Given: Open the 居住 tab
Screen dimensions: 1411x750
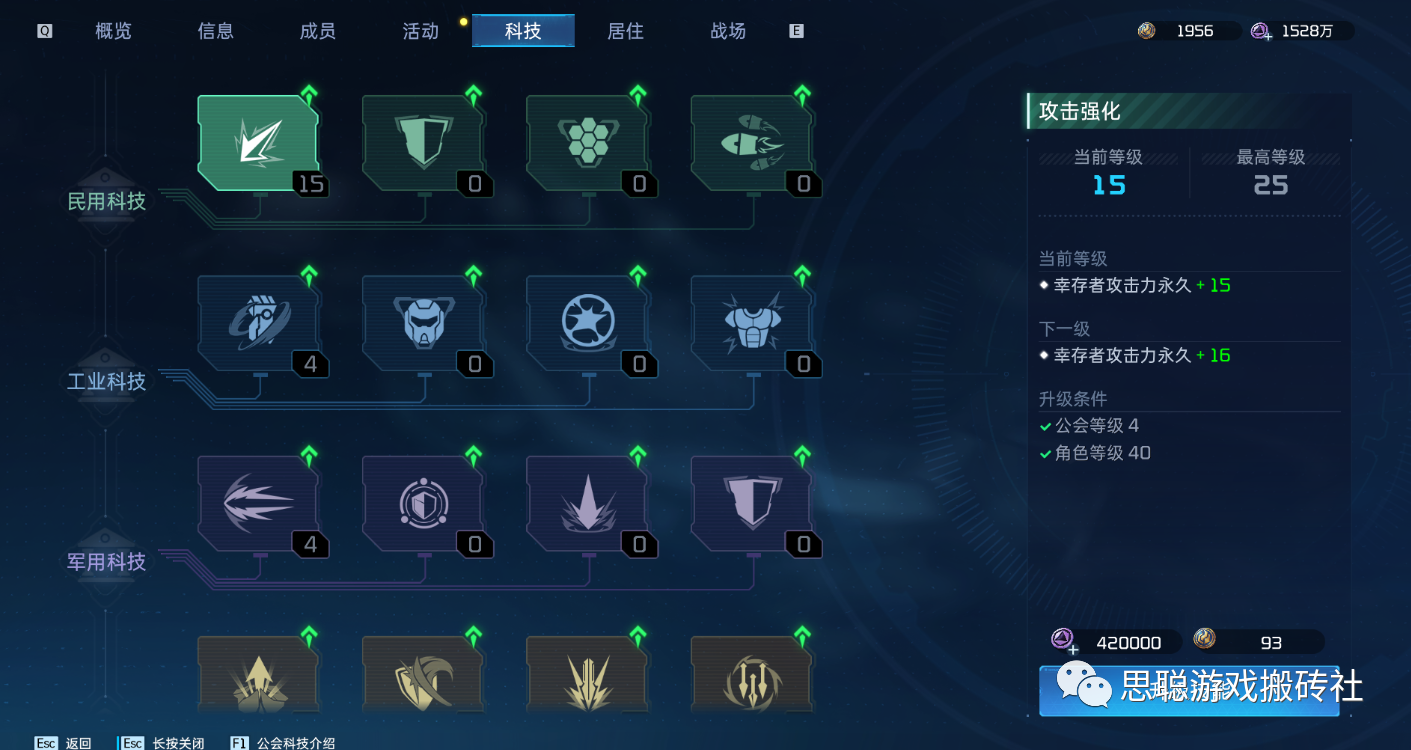Looking at the screenshot, I should 625,31.
